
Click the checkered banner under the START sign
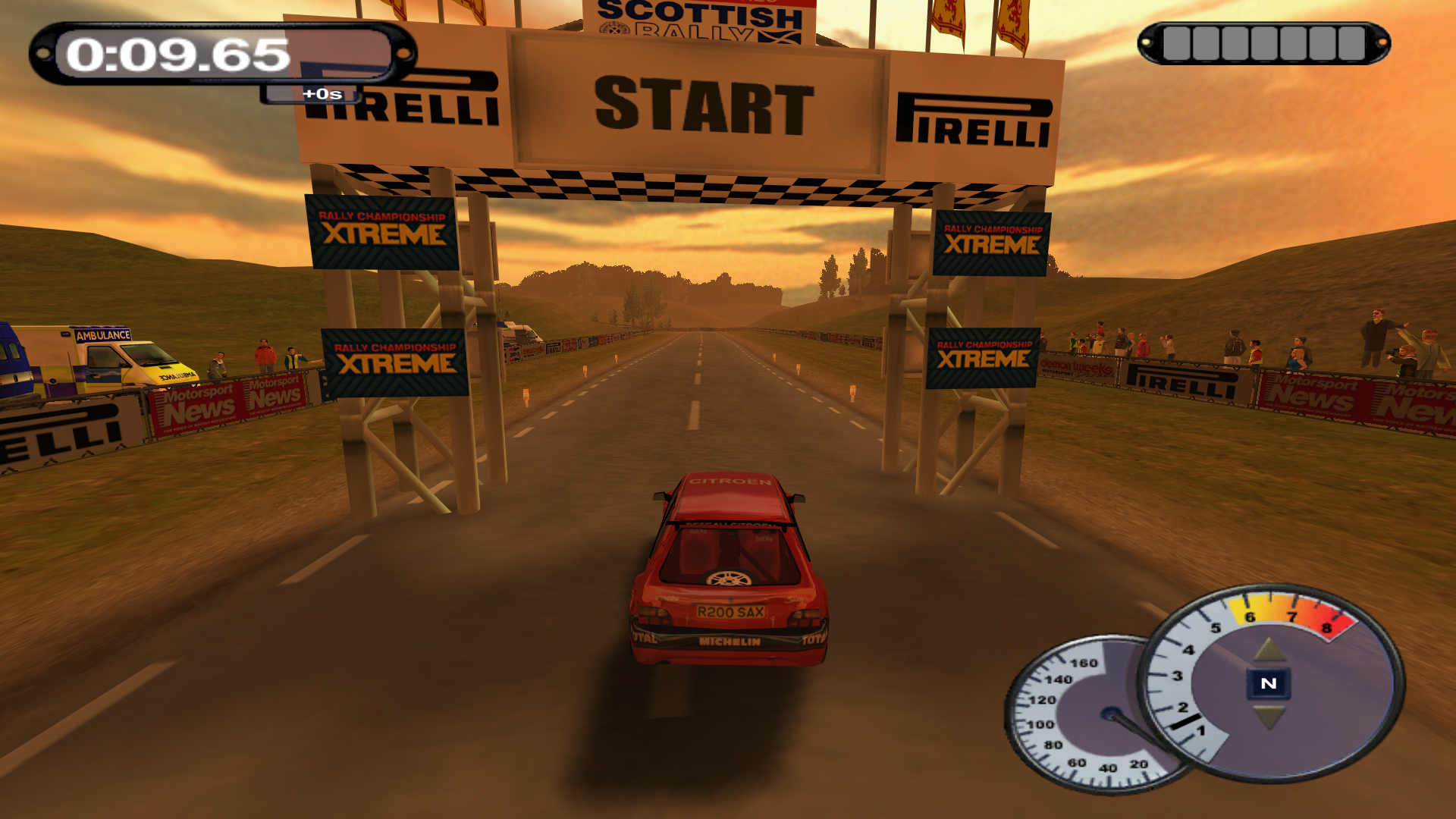[x=675, y=186]
